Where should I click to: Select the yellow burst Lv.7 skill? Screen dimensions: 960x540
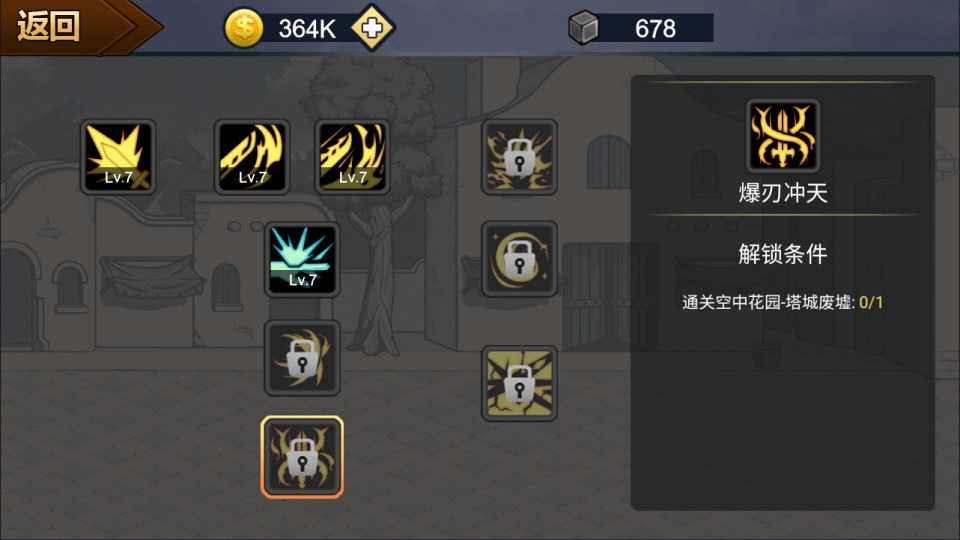tap(118, 157)
